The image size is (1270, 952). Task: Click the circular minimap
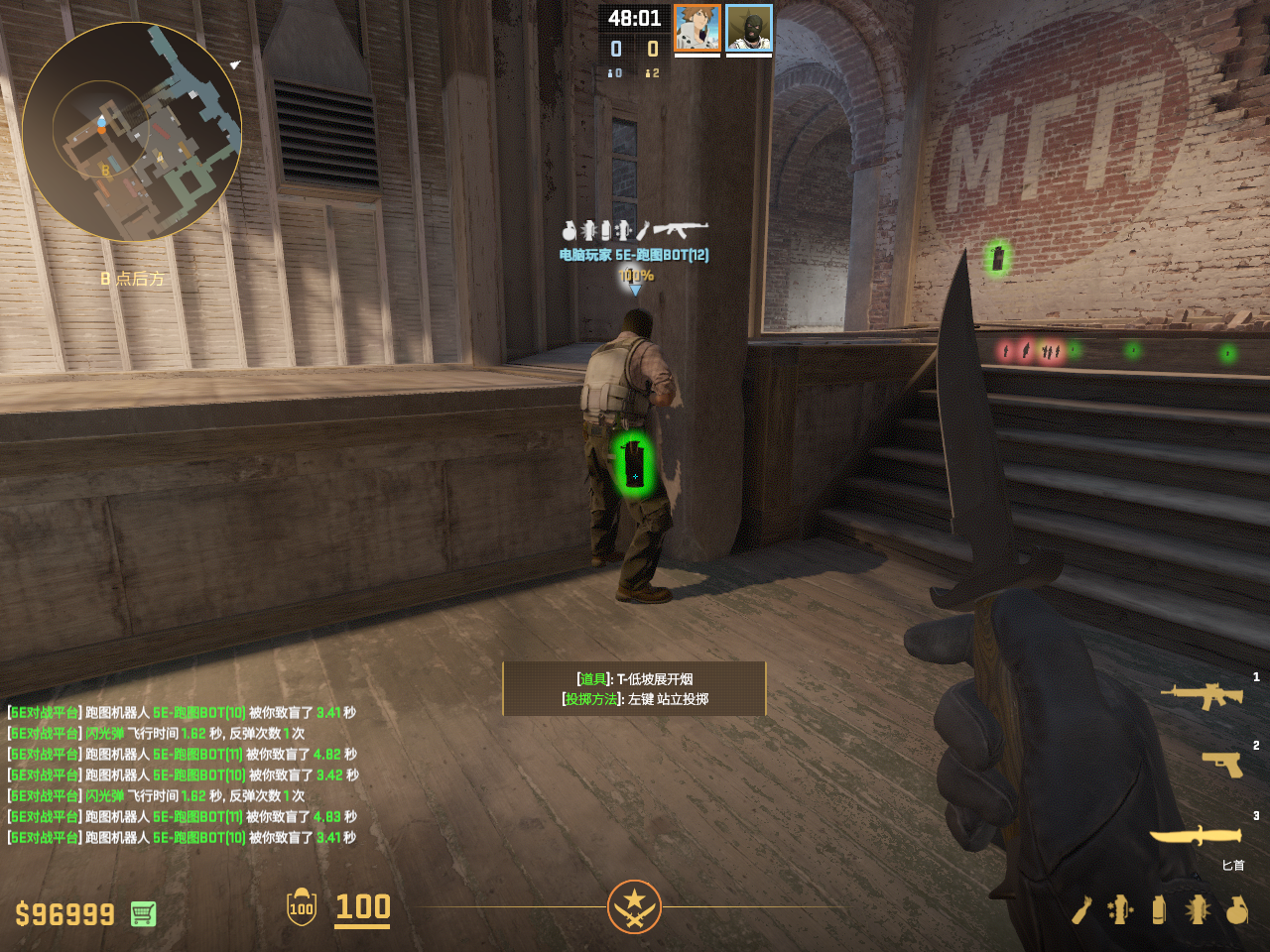tap(131, 132)
